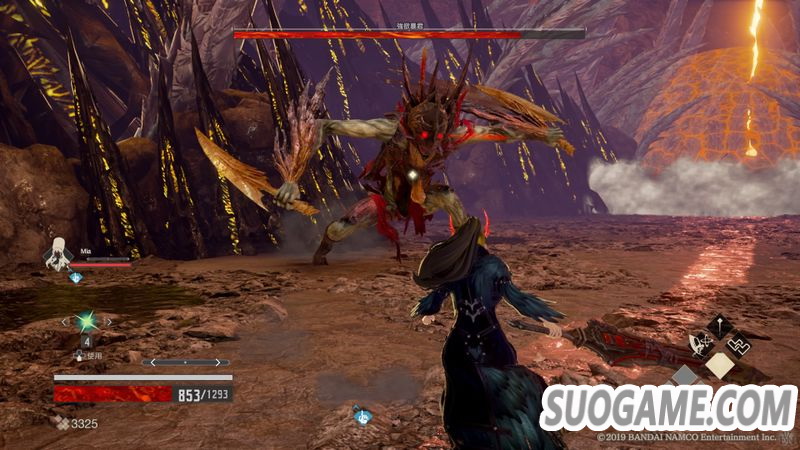Activate the right zigzag gift icon
Viewport: 800px width, 450px height.
(738, 345)
